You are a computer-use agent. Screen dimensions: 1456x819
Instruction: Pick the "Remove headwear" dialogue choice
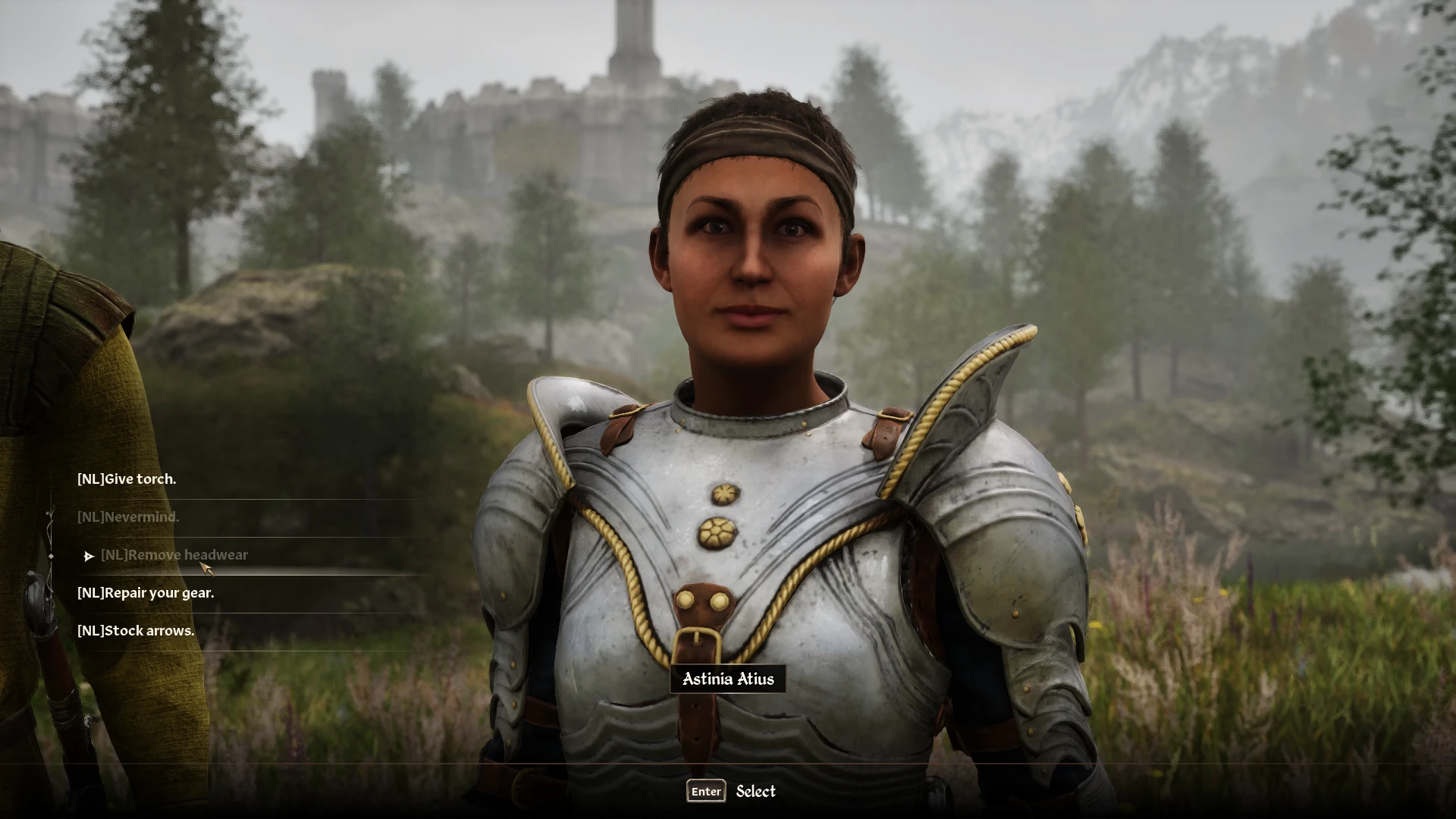(x=174, y=555)
